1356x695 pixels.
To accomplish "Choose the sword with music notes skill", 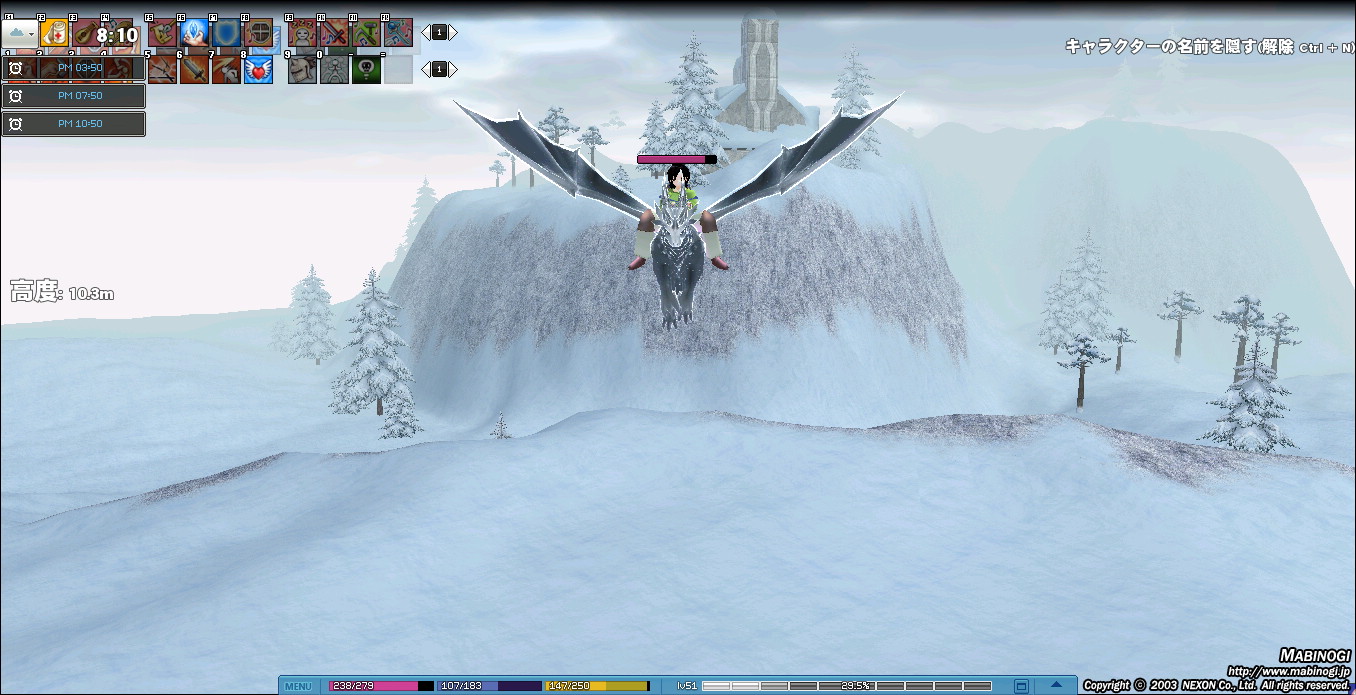I will tap(333, 33).
